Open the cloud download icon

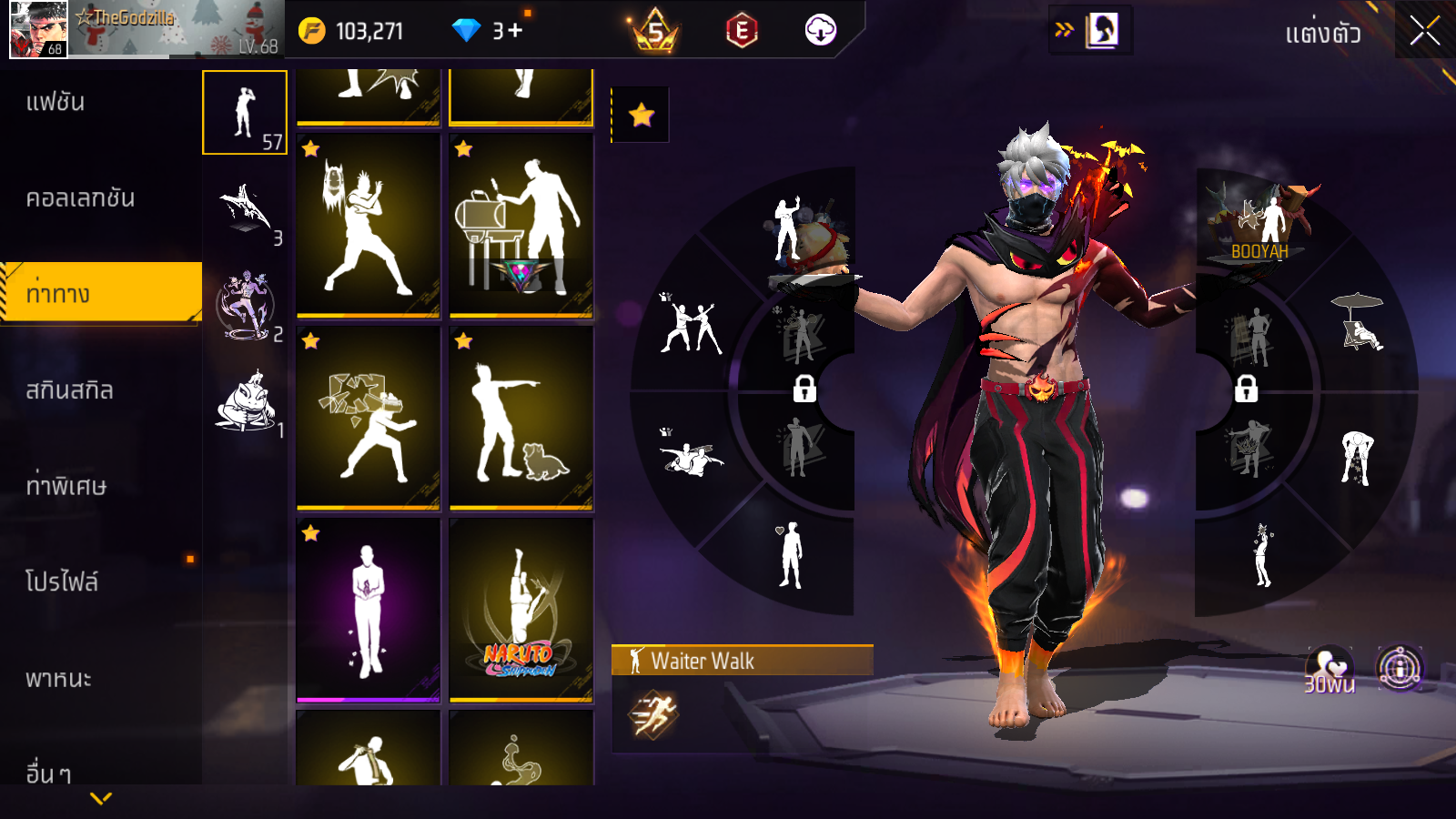click(820, 31)
